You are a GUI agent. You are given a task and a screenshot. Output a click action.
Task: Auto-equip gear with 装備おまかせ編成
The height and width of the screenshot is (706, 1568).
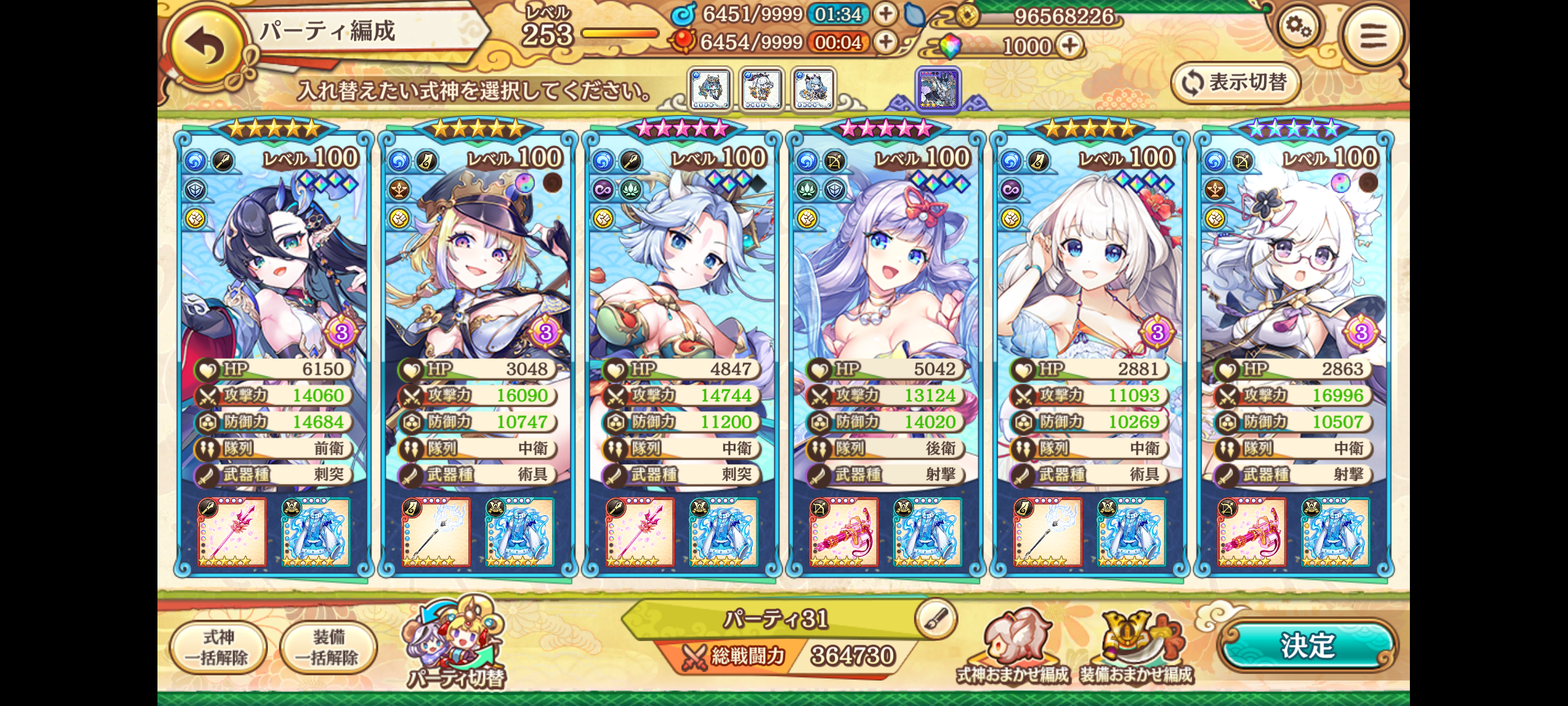click(x=1137, y=648)
